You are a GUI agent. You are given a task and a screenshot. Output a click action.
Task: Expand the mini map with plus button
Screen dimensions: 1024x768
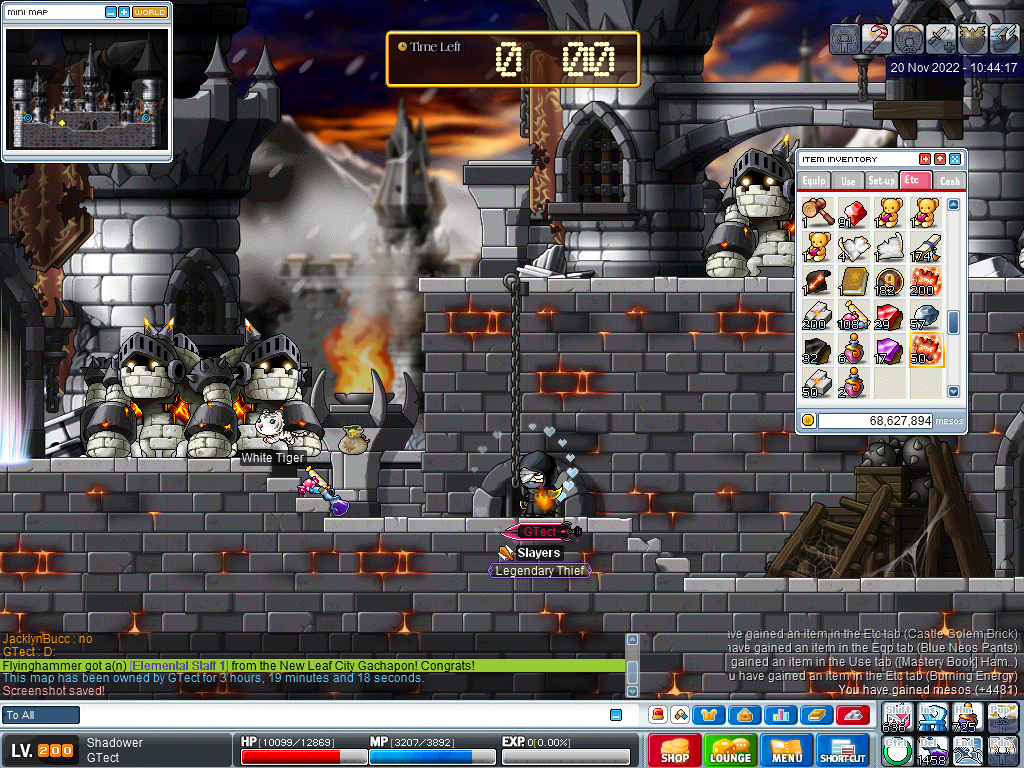(x=123, y=12)
